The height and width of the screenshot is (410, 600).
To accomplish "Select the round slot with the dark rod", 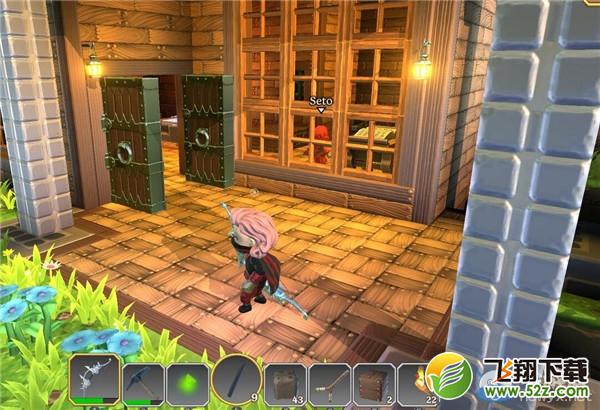I will click(x=237, y=382).
